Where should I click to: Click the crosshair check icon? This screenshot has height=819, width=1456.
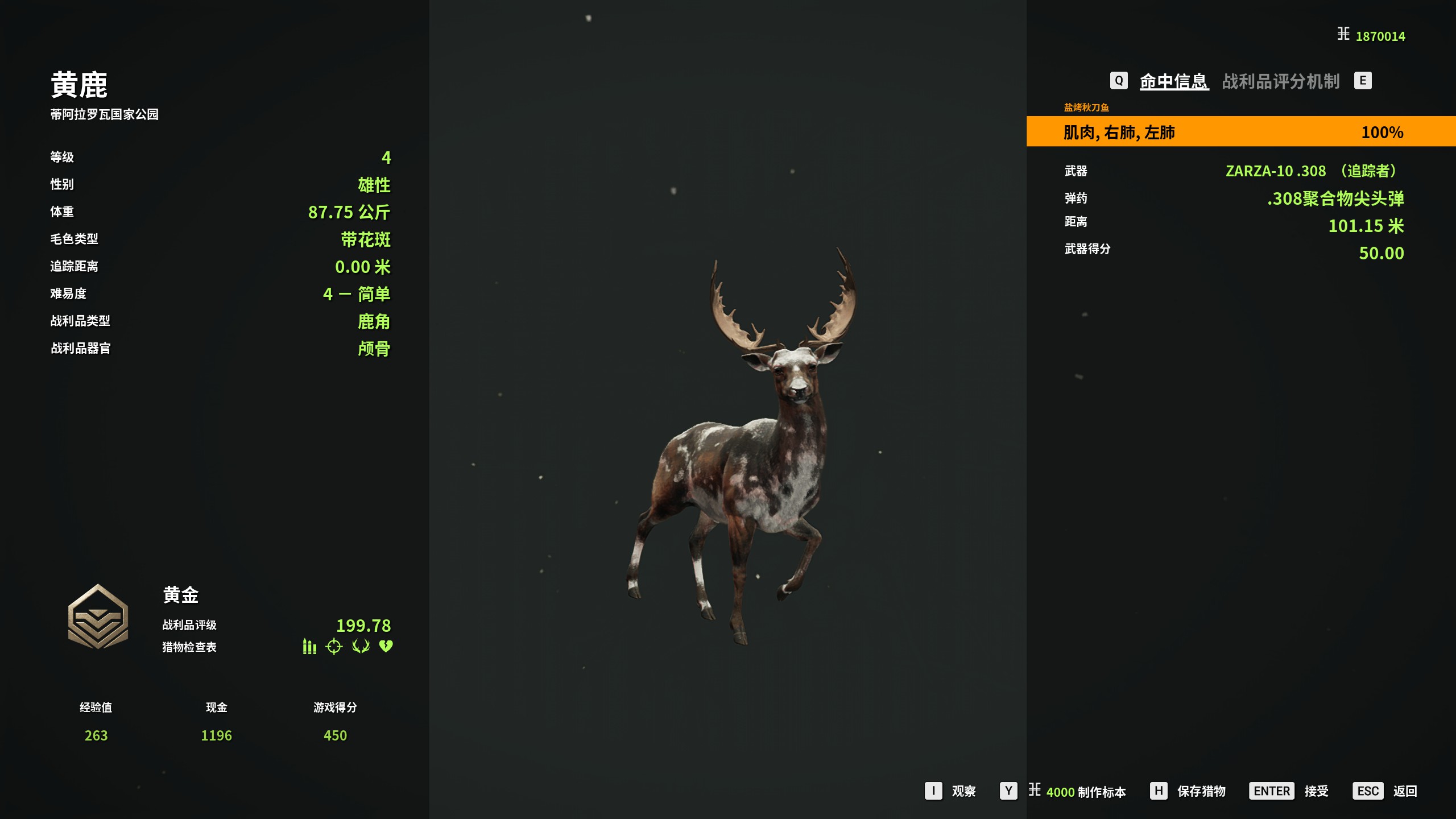point(334,647)
